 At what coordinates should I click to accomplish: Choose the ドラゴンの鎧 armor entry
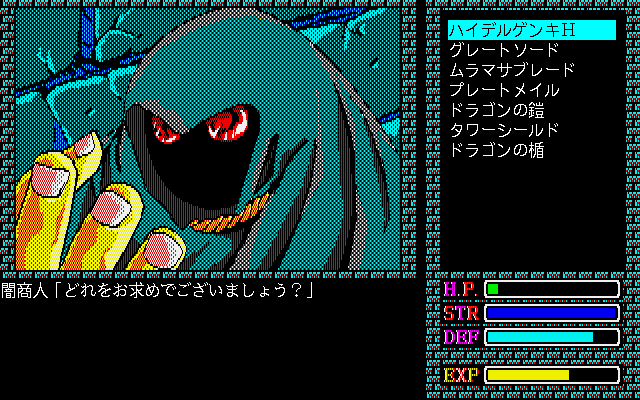(495, 110)
